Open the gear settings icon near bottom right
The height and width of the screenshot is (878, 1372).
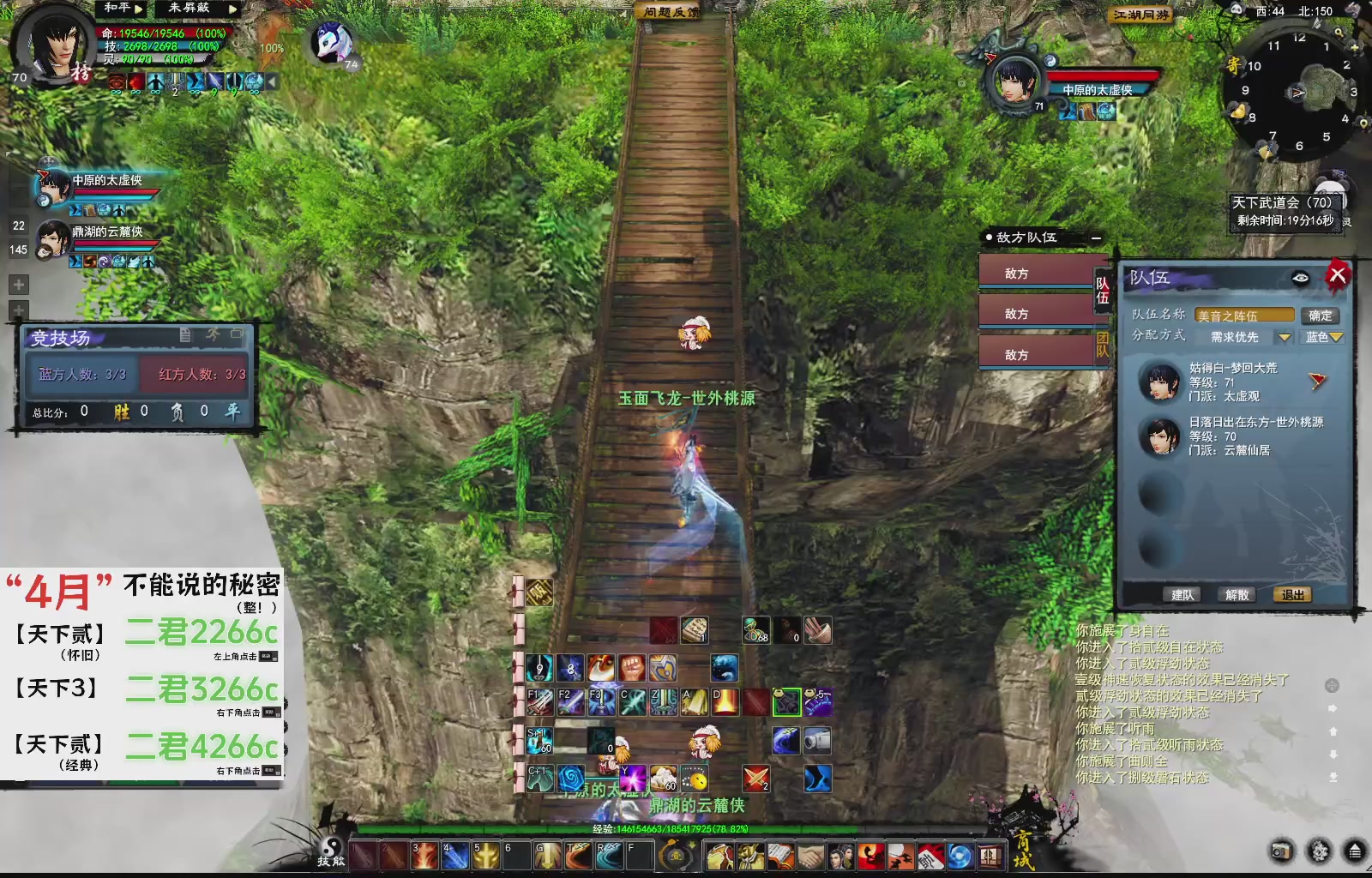tap(1320, 851)
